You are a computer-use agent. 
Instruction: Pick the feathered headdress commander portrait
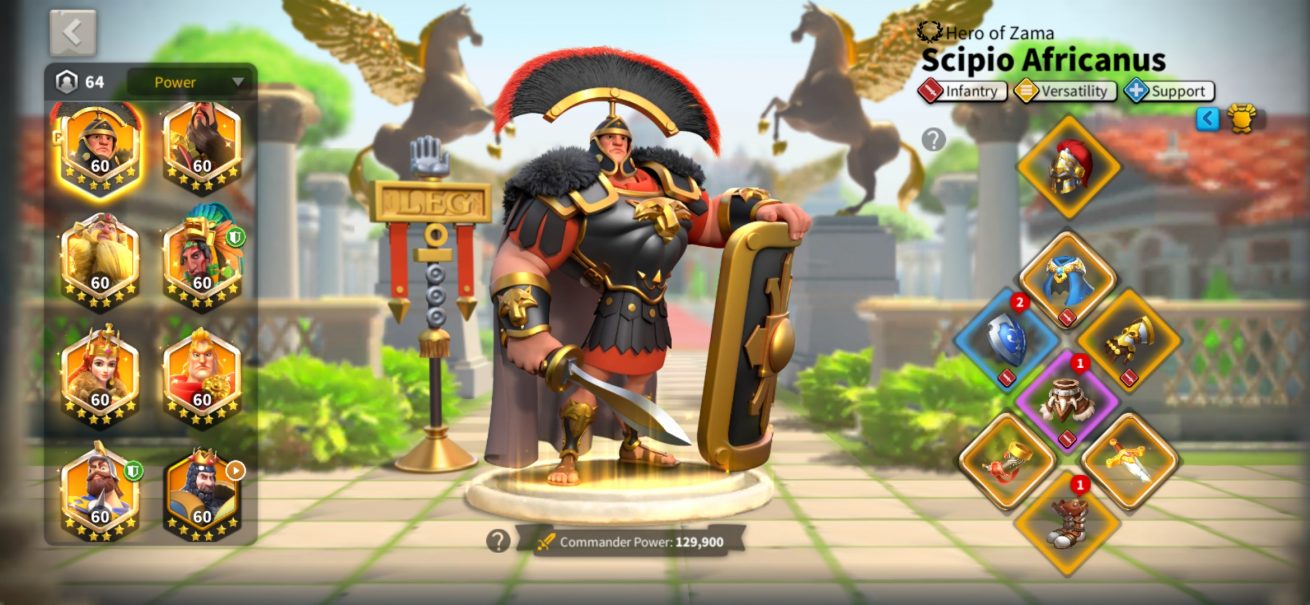pos(202,262)
